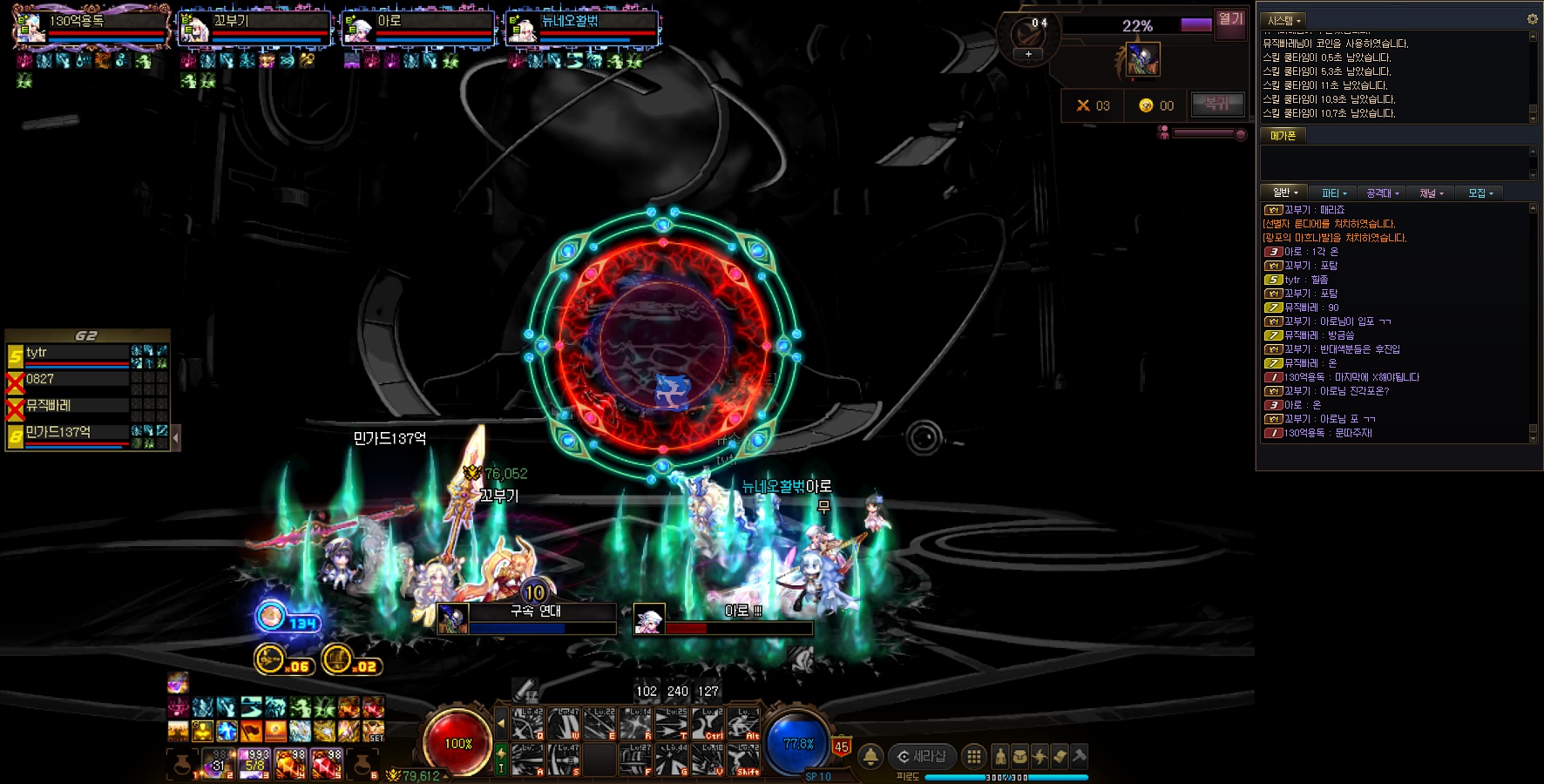This screenshot has width=1544, height=784.
Task: Click the notification bell icon
Action: (x=870, y=756)
